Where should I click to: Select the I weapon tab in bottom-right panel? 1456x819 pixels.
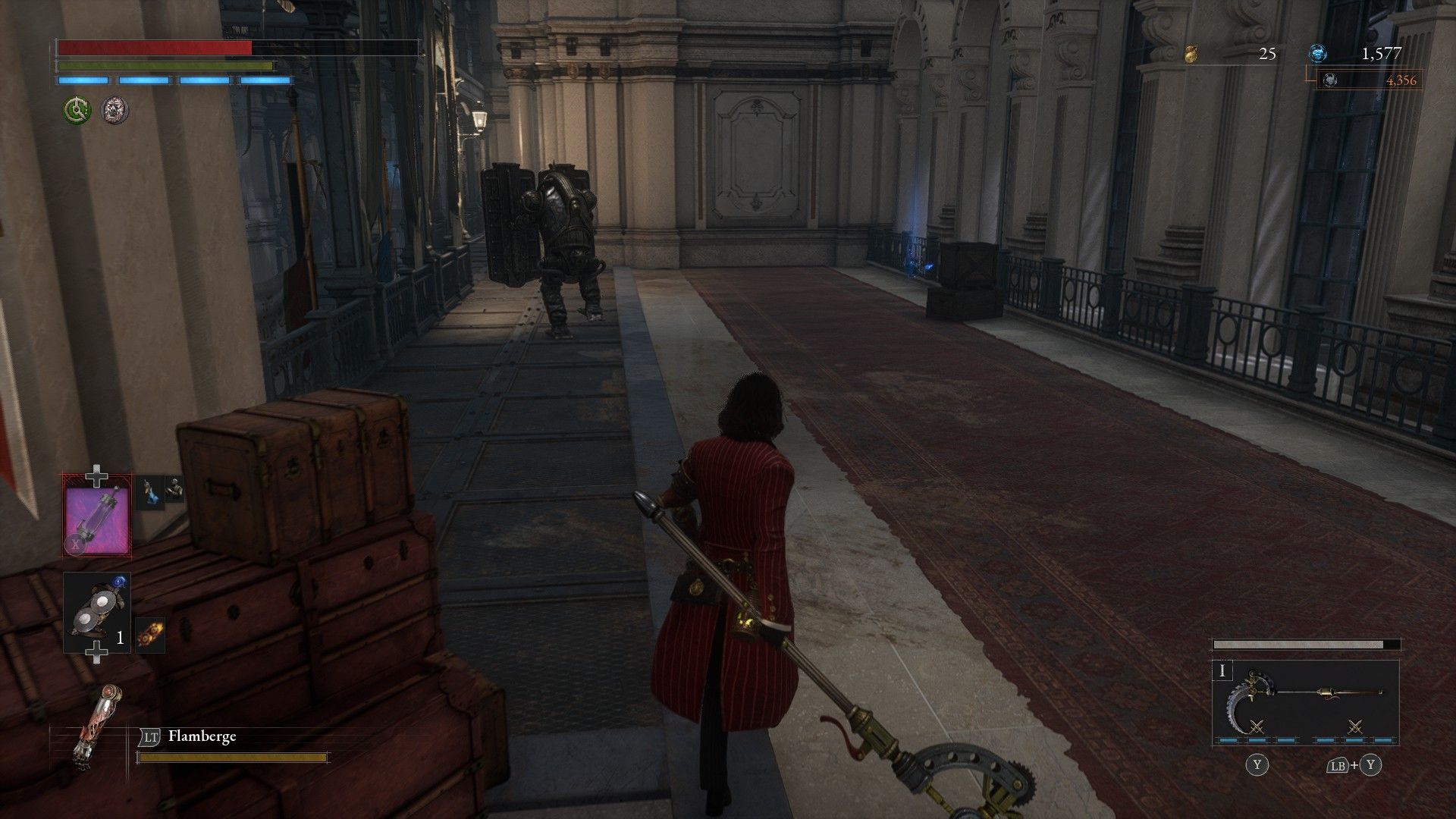(1222, 671)
